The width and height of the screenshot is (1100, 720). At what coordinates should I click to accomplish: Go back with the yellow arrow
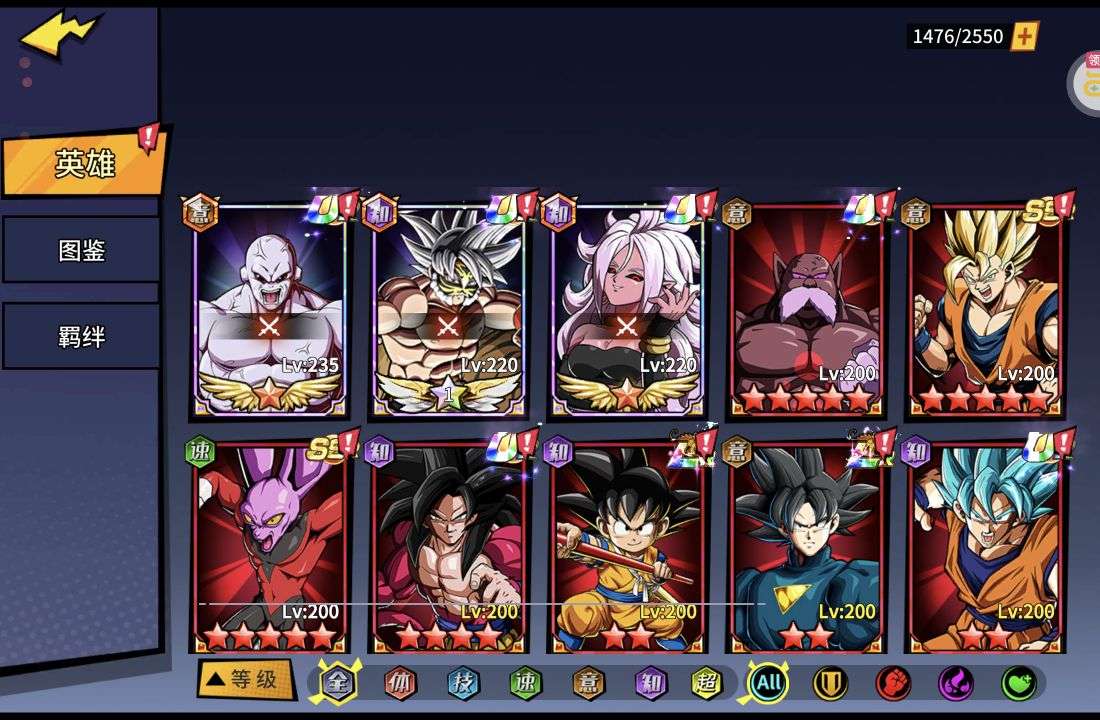coord(60,33)
